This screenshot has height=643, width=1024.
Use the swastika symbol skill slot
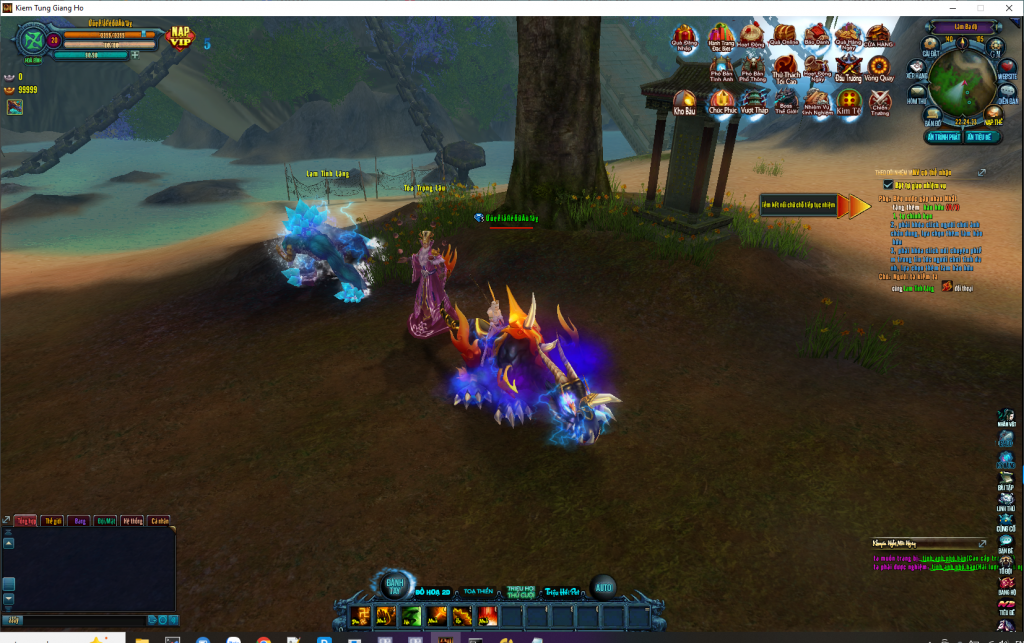click(361, 615)
